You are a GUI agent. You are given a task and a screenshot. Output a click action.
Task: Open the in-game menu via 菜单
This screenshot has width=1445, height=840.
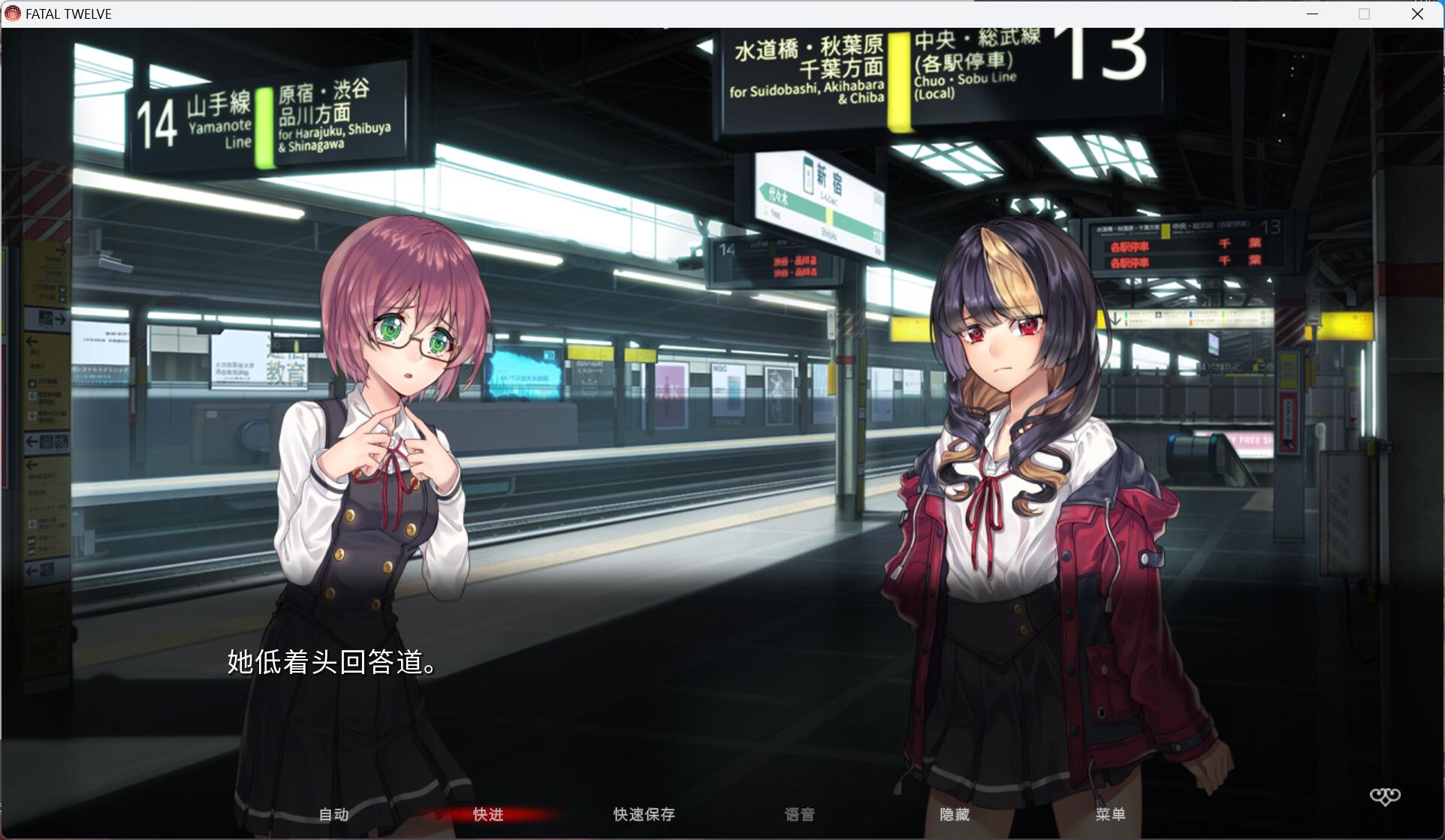coord(1110,814)
